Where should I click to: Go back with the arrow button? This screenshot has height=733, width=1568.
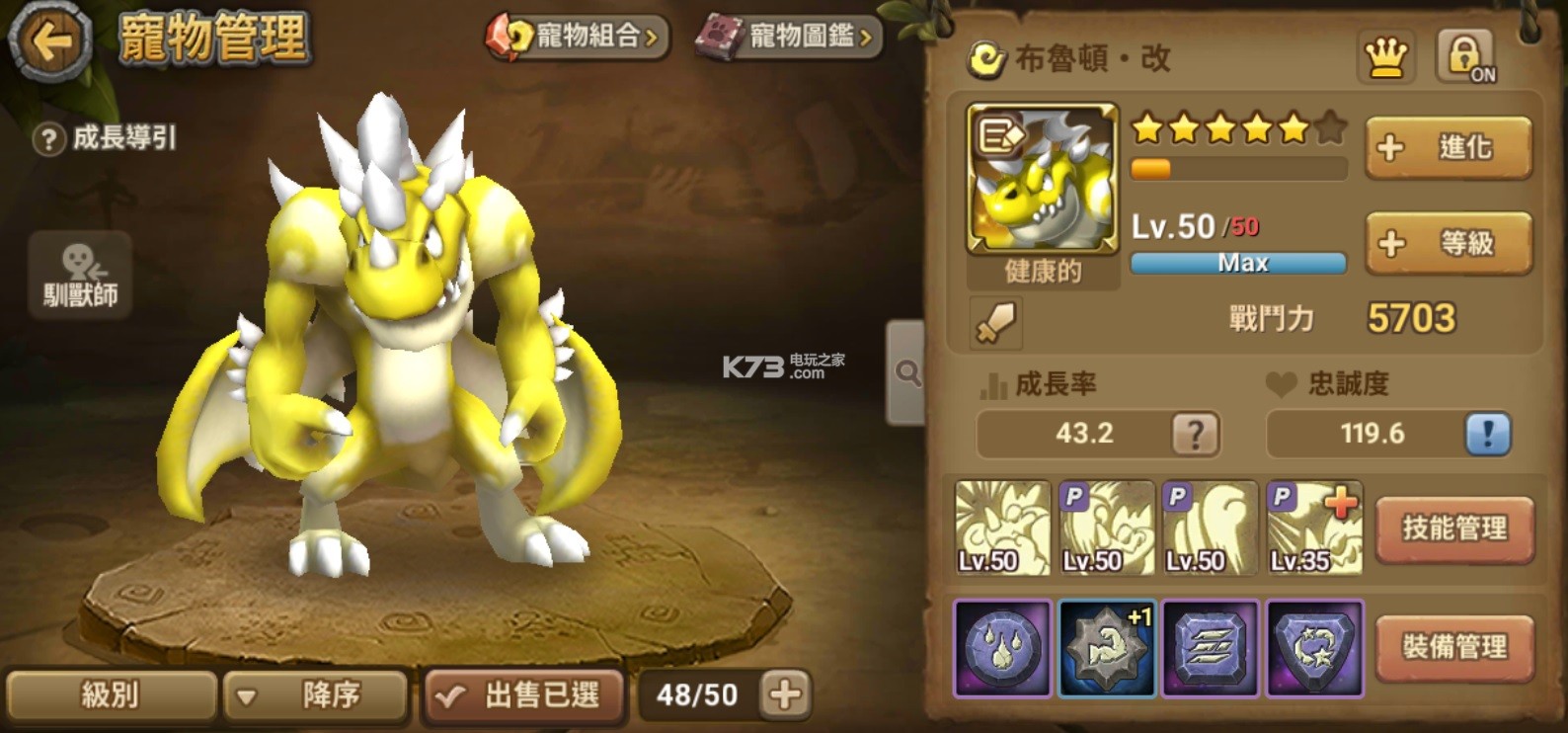coord(49,41)
